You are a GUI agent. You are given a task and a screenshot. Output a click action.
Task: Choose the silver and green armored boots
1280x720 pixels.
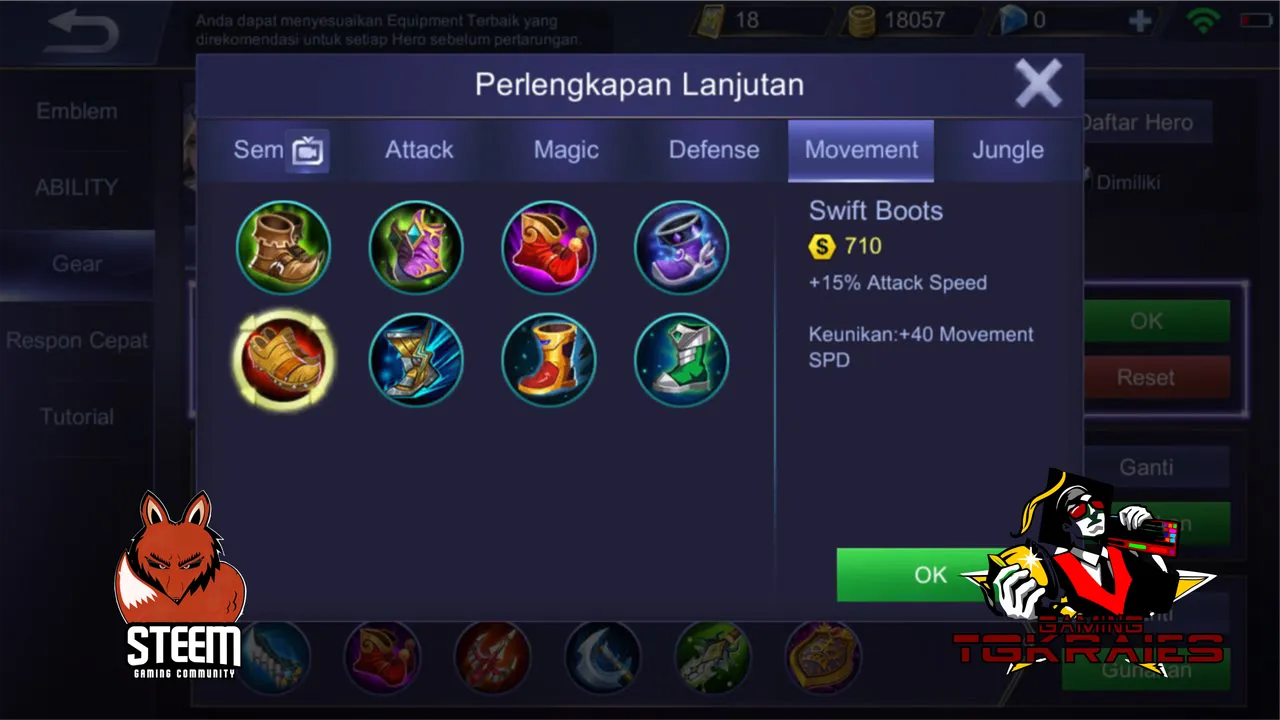coord(681,360)
